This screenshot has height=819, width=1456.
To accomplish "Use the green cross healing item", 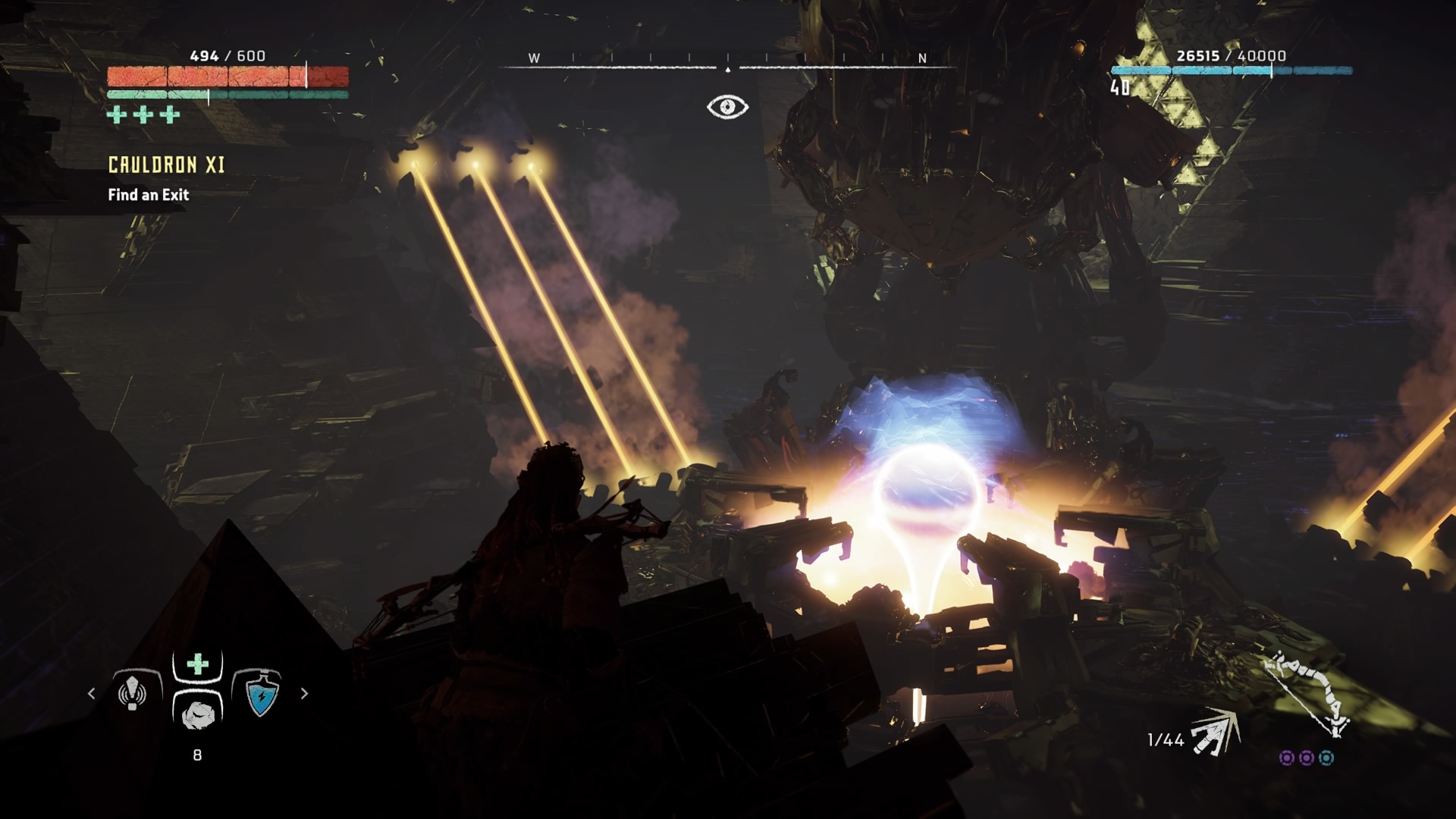I will click(198, 664).
